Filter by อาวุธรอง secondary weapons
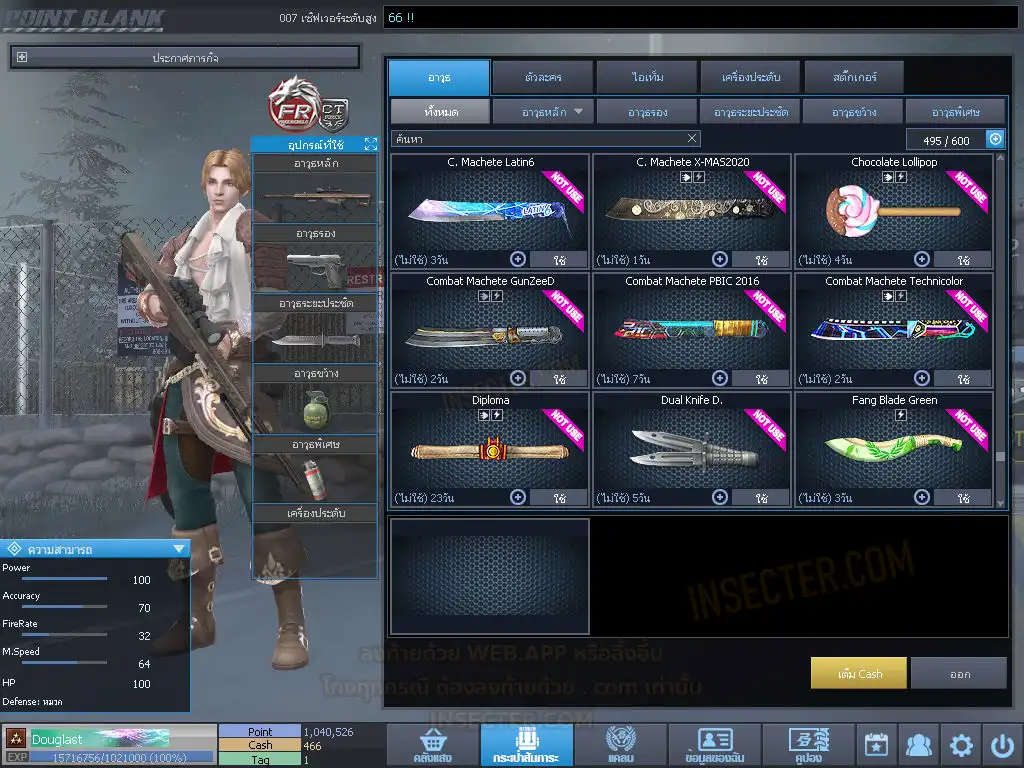 (x=647, y=112)
